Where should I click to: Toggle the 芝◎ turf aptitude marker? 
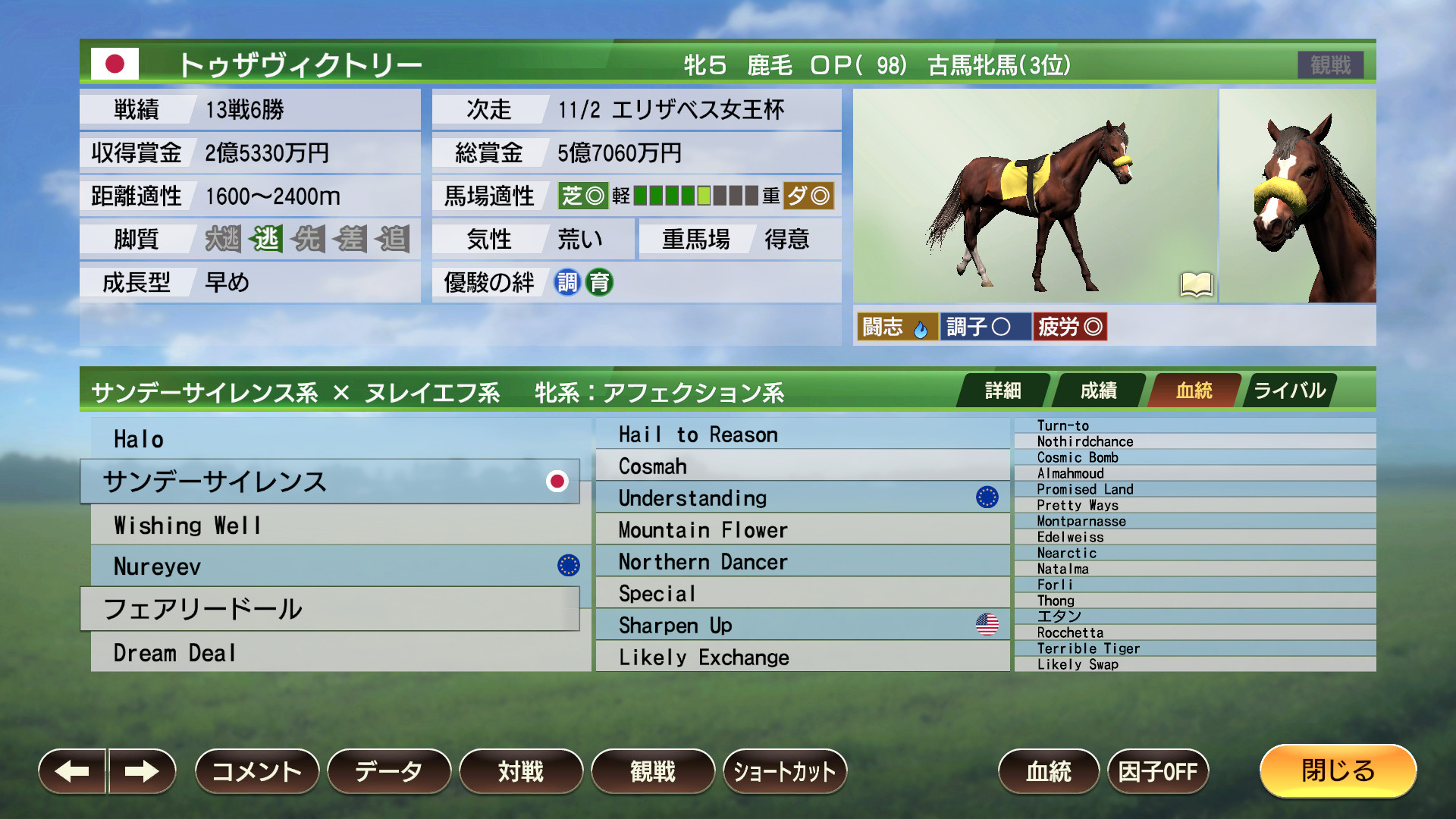point(582,196)
